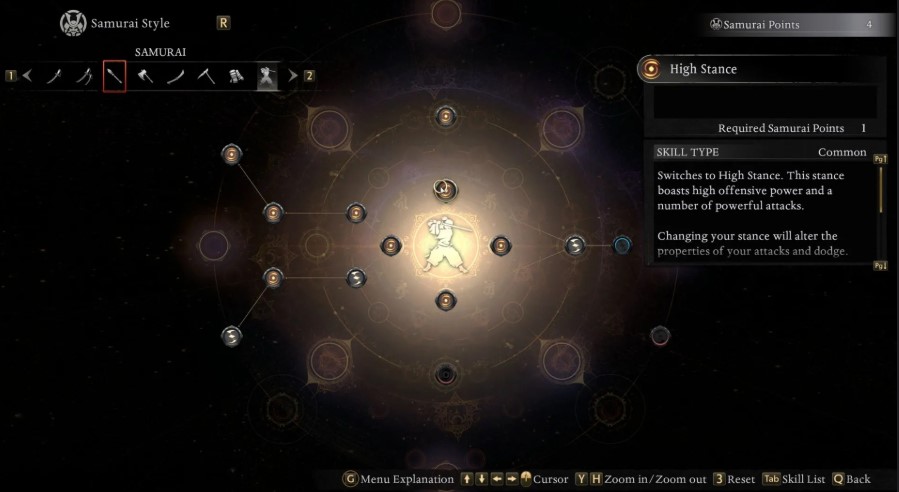This screenshot has width=899, height=492.
Task: Choose the topmost skill node of the tree
Action: 445,116
